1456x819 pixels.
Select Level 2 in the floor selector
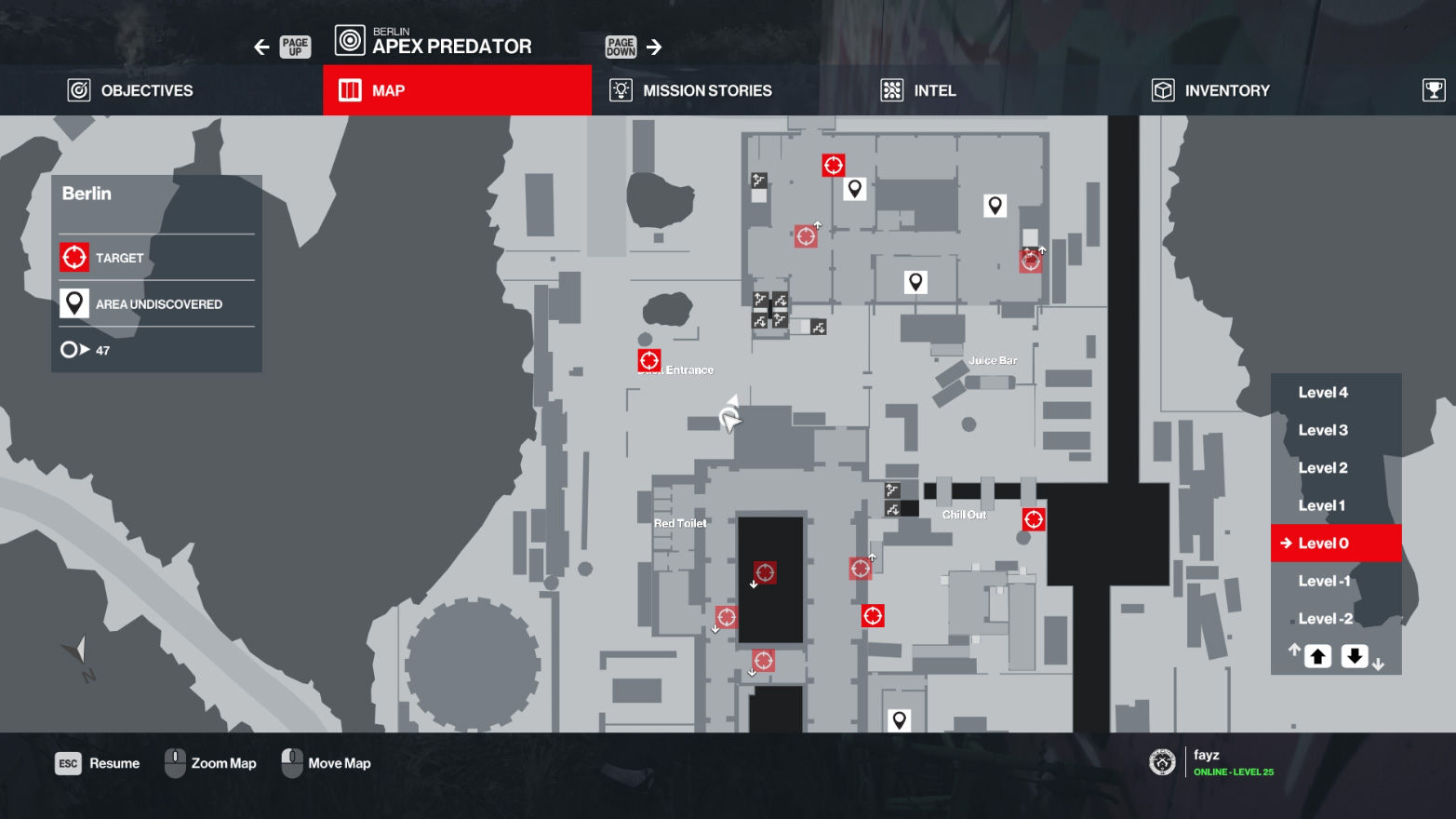1323,467
